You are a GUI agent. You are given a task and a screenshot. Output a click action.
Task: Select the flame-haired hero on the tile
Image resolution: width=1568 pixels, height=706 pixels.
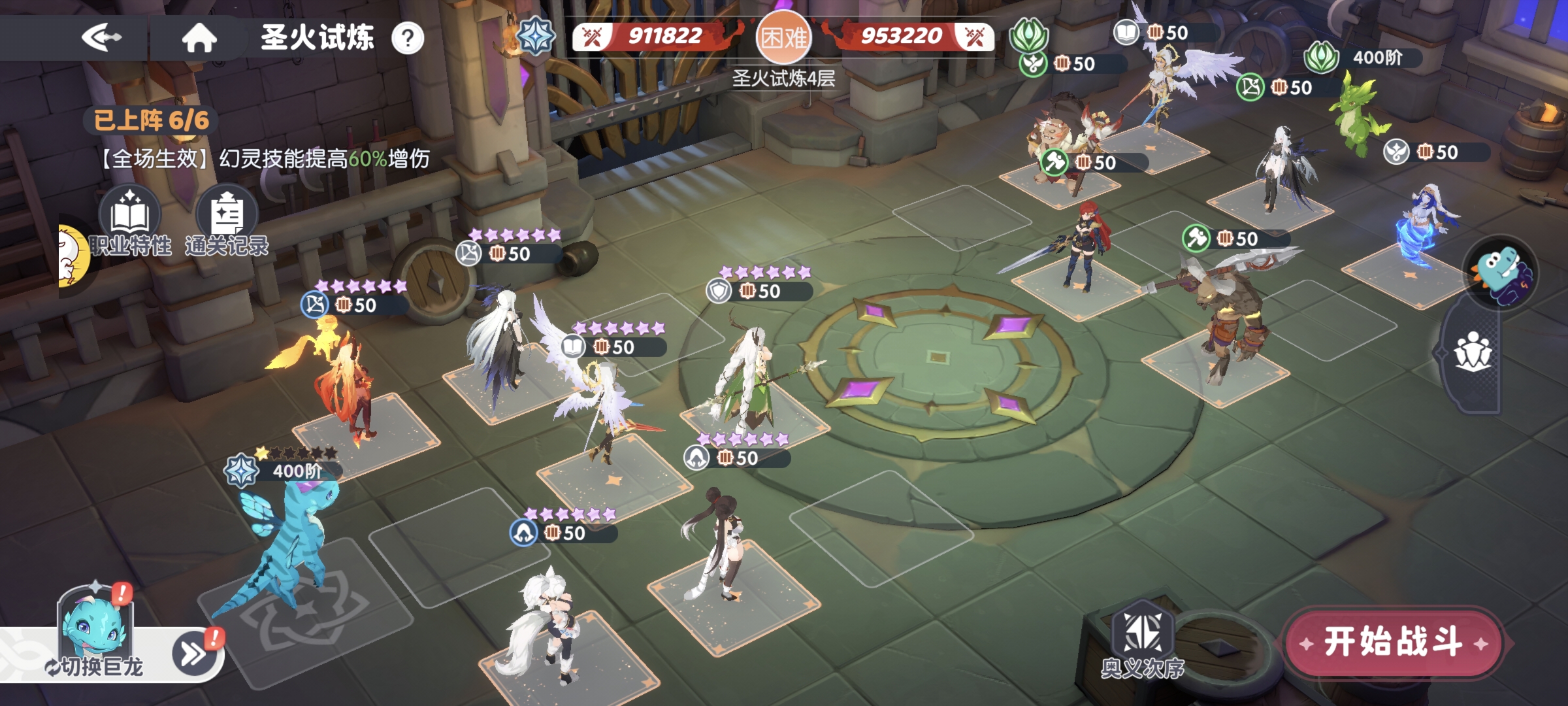[346, 386]
